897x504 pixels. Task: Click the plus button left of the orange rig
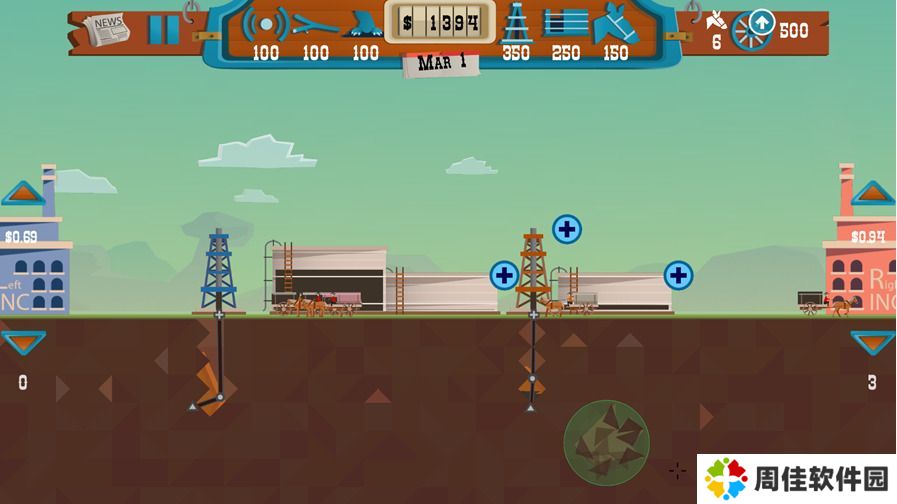(x=504, y=275)
